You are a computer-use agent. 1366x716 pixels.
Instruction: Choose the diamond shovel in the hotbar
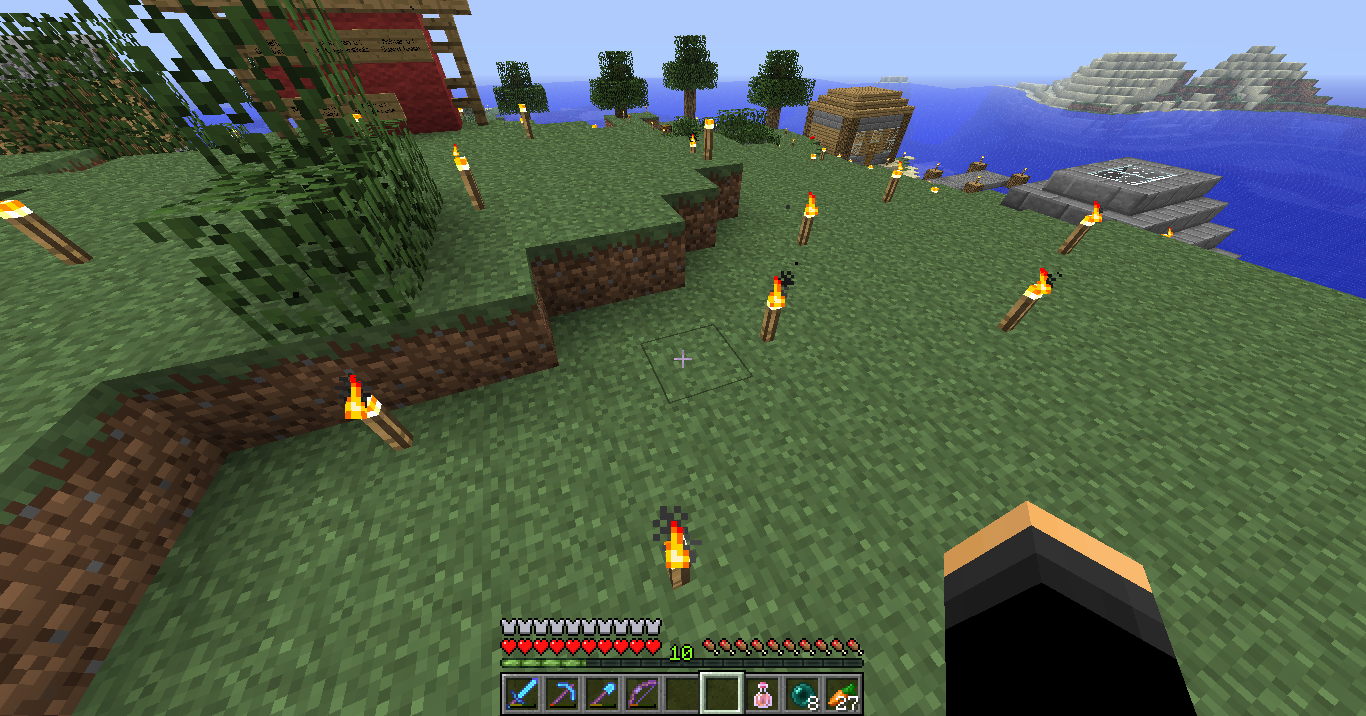click(x=601, y=694)
